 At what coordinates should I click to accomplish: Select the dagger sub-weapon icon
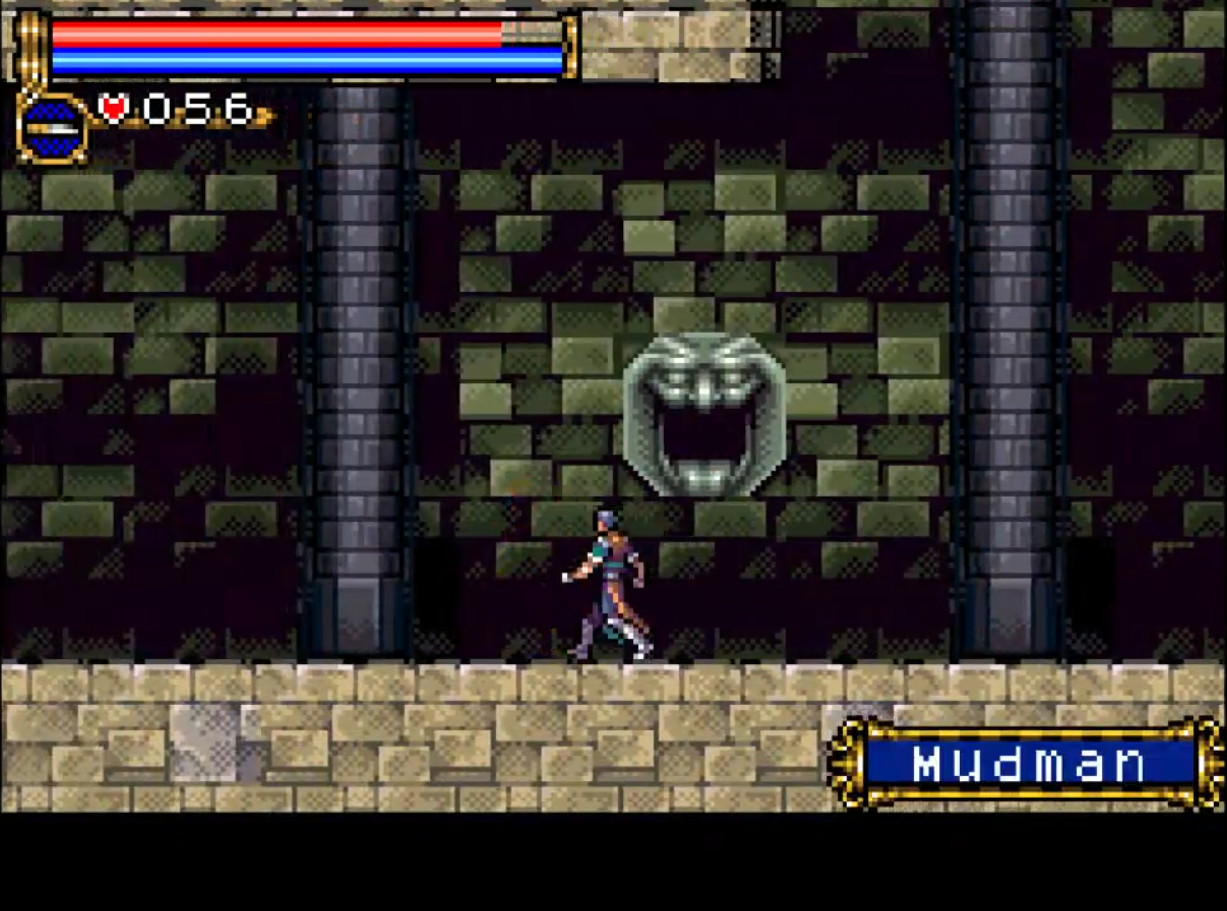52,128
